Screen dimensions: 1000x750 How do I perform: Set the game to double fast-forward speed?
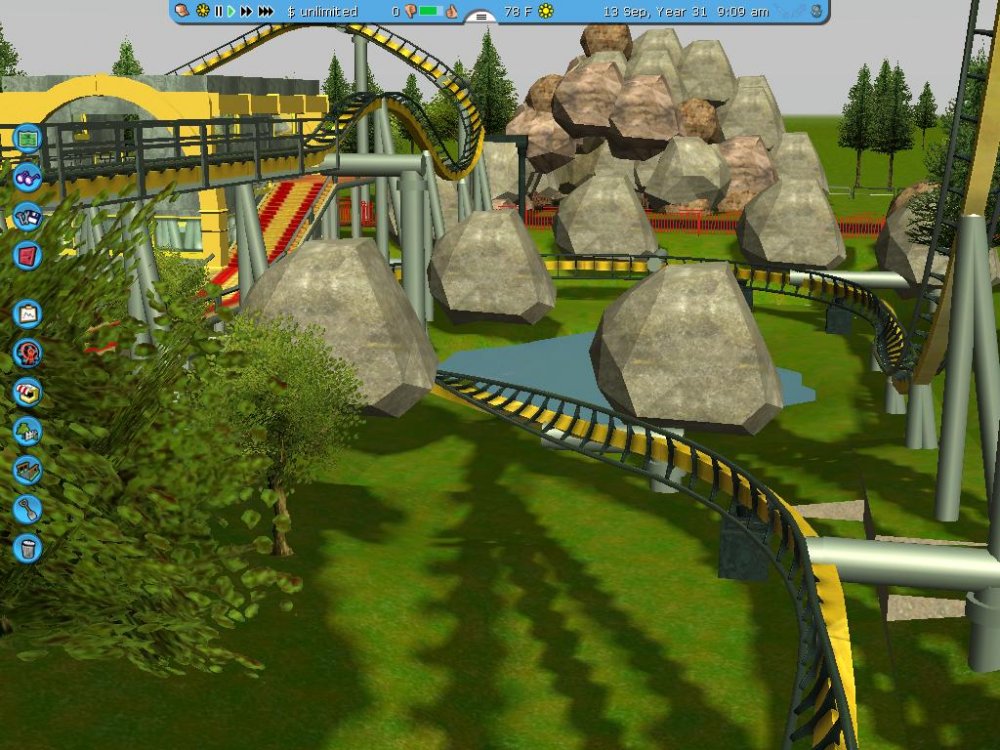(246, 11)
